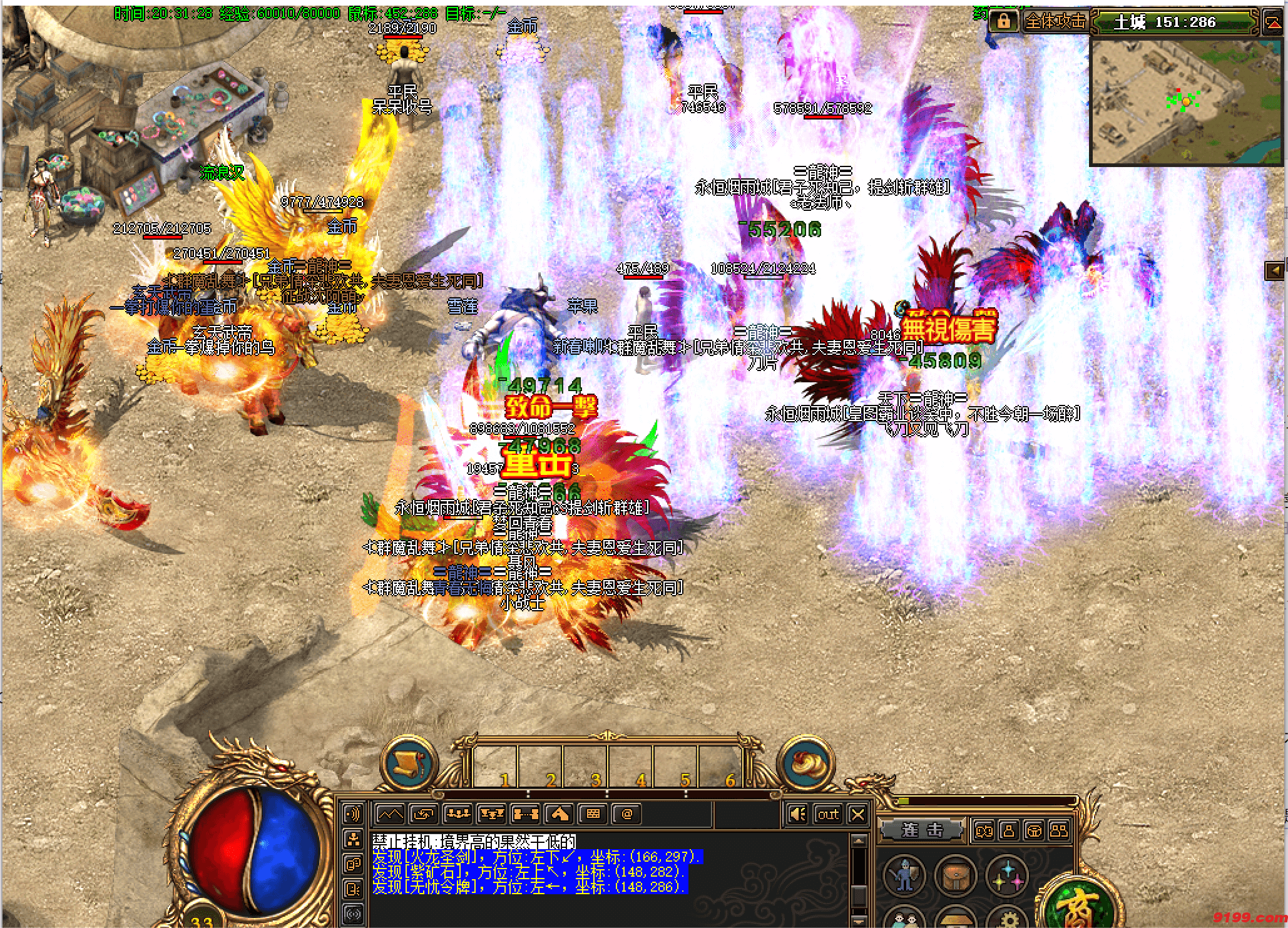The width and height of the screenshot is (1288, 928).
Task: Switch the 全体攻击 attack mode
Action: pyautogui.click(x=1056, y=21)
